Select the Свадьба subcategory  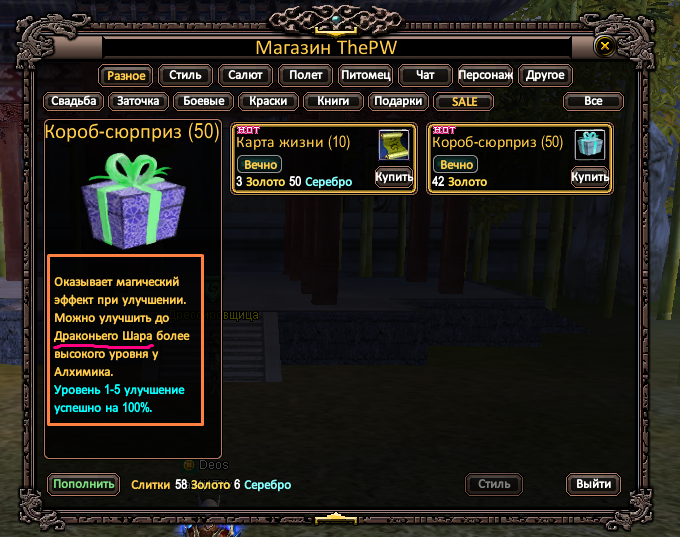(75, 101)
